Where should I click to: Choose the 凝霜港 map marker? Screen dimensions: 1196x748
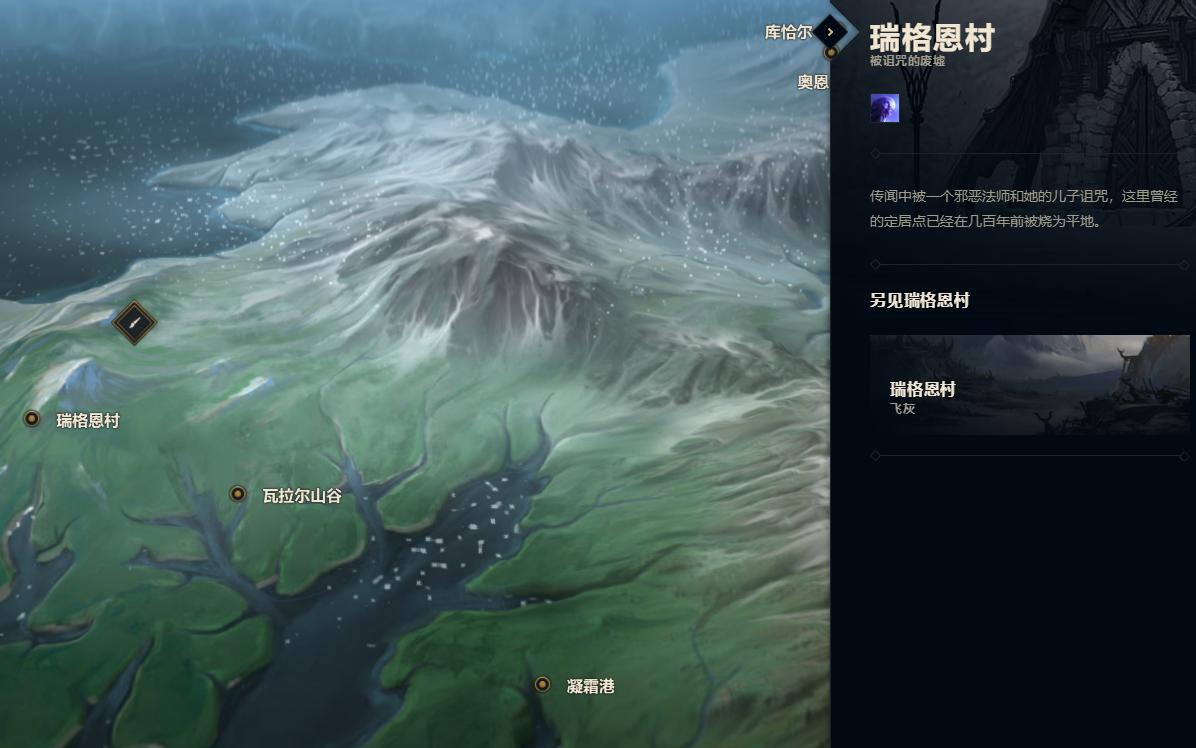(542, 685)
